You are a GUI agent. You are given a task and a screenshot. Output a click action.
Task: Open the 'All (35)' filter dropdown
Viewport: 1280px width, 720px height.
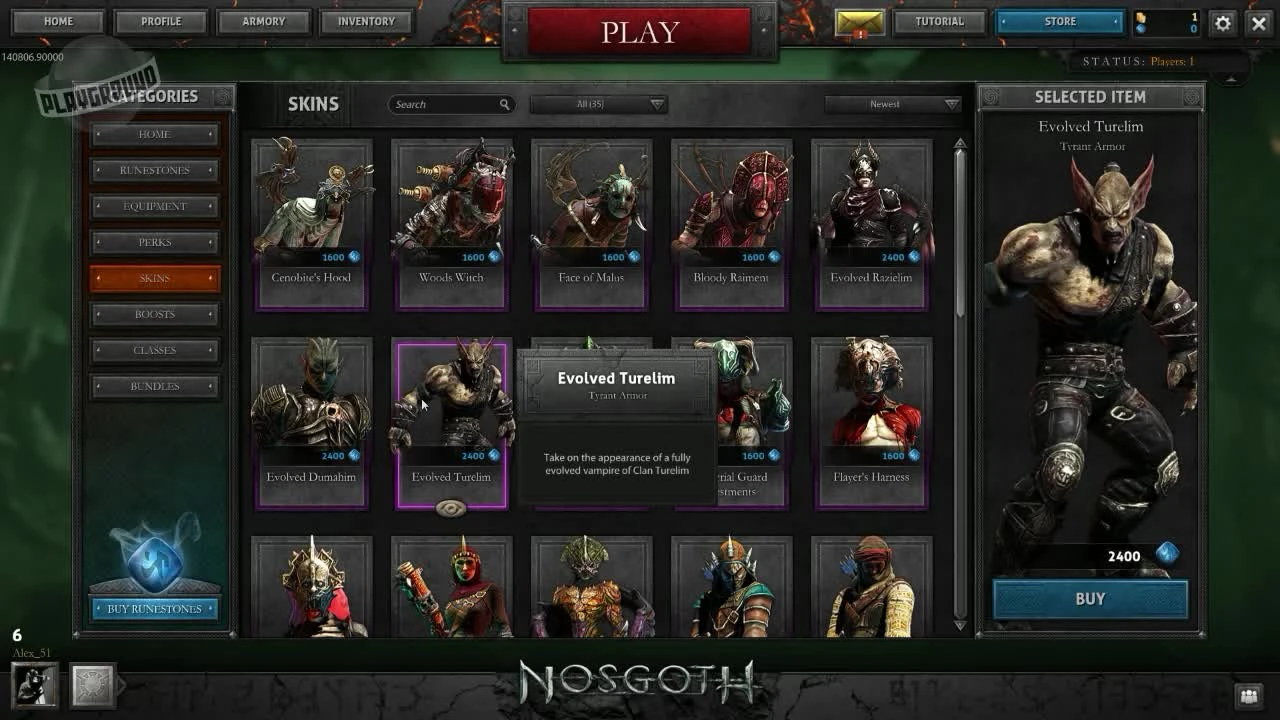pyautogui.click(x=598, y=104)
